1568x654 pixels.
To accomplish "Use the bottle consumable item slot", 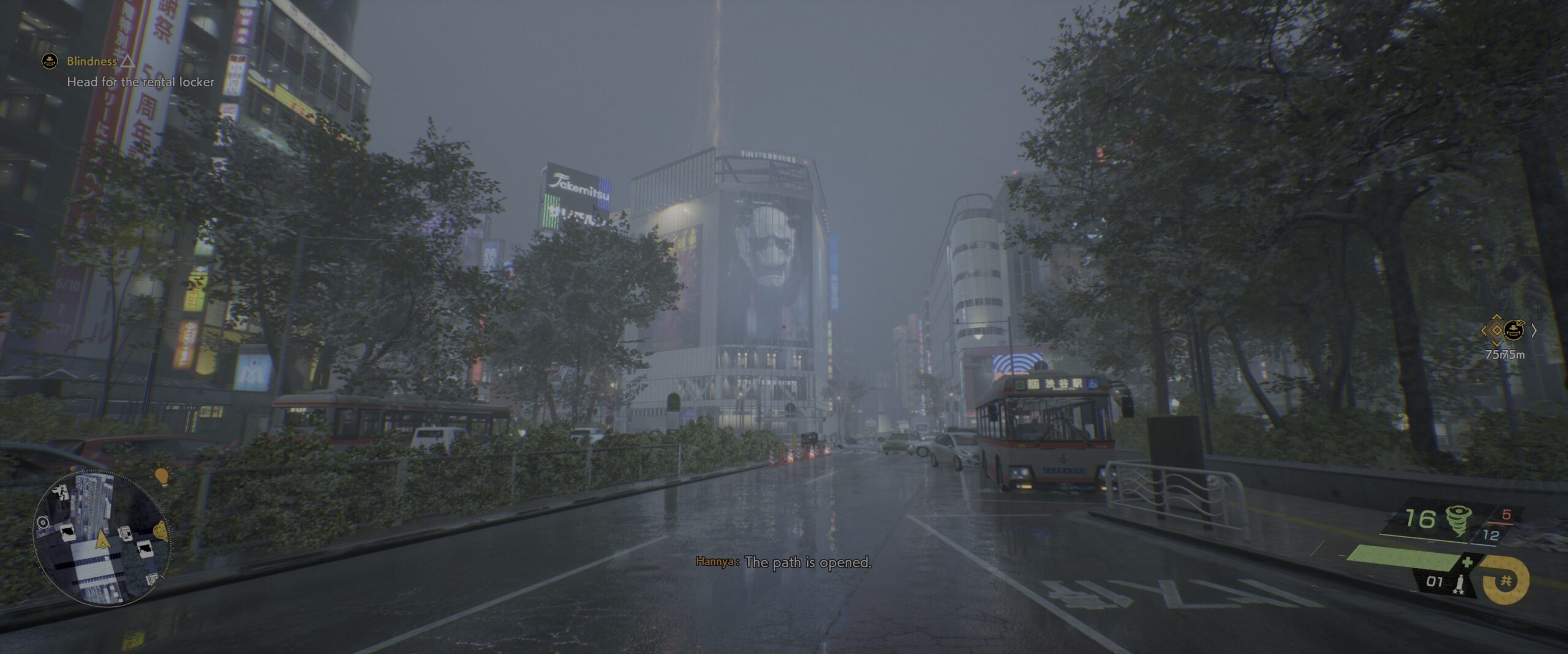I will point(1460,583).
